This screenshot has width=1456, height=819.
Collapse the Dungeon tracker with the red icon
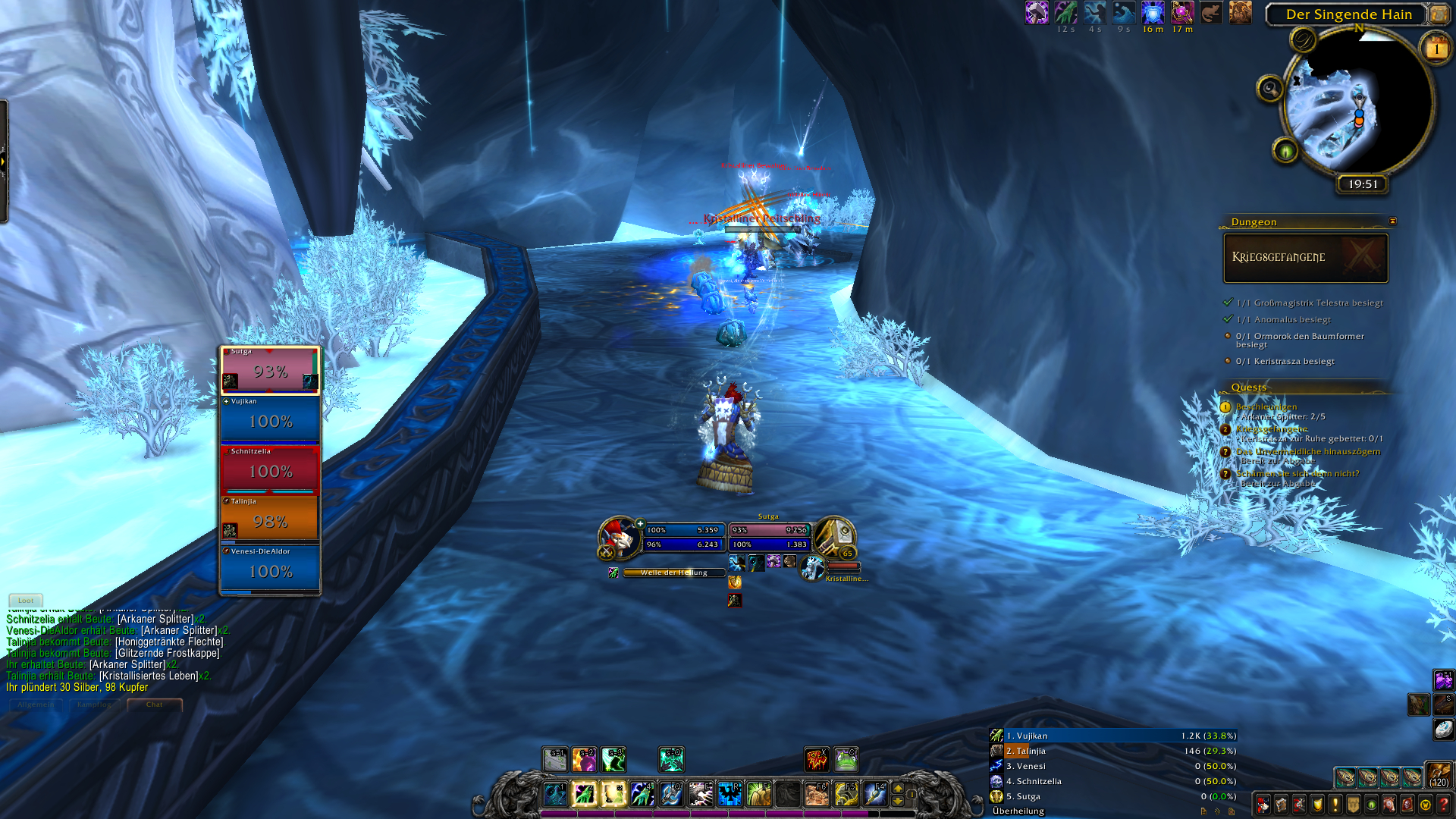[1392, 221]
